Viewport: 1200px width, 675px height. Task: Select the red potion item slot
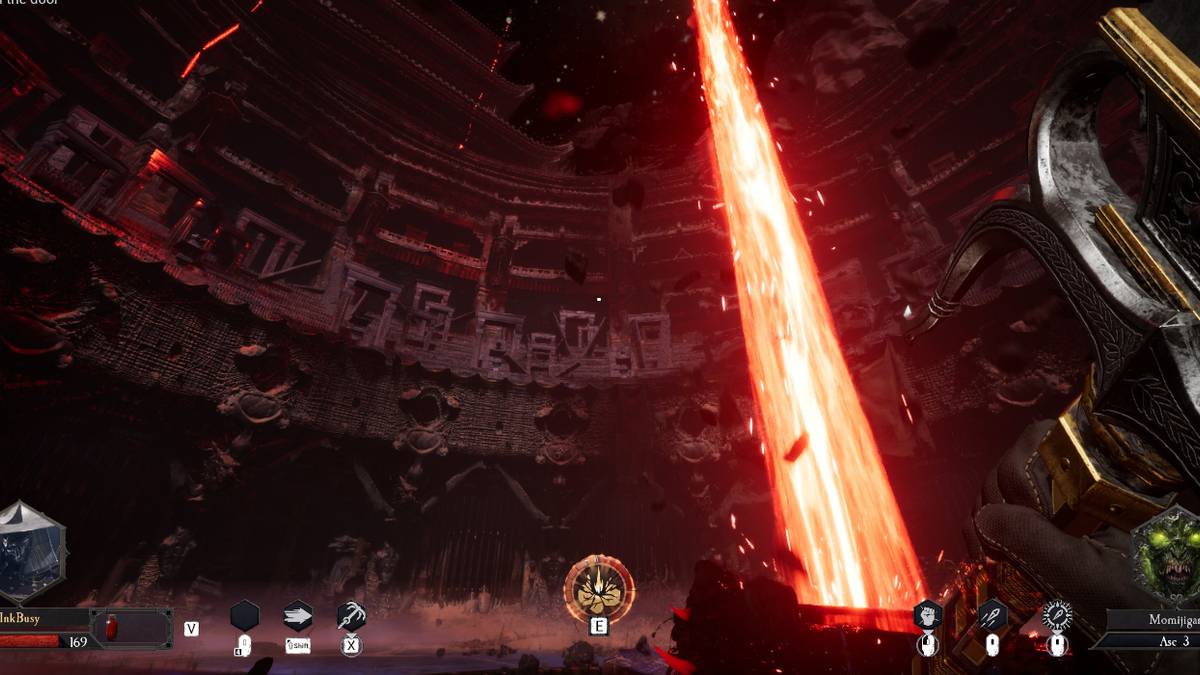(113, 628)
